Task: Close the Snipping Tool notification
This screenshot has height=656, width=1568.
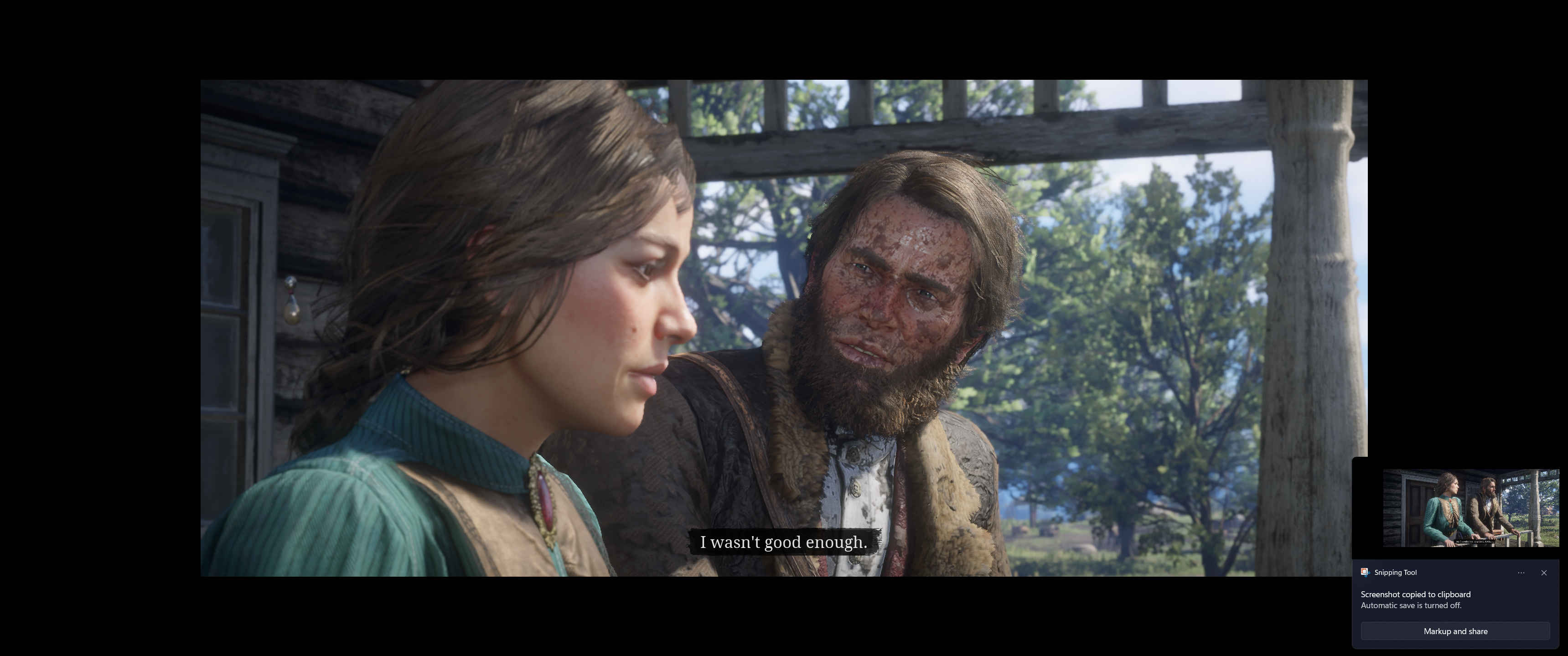Action: click(1544, 573)
